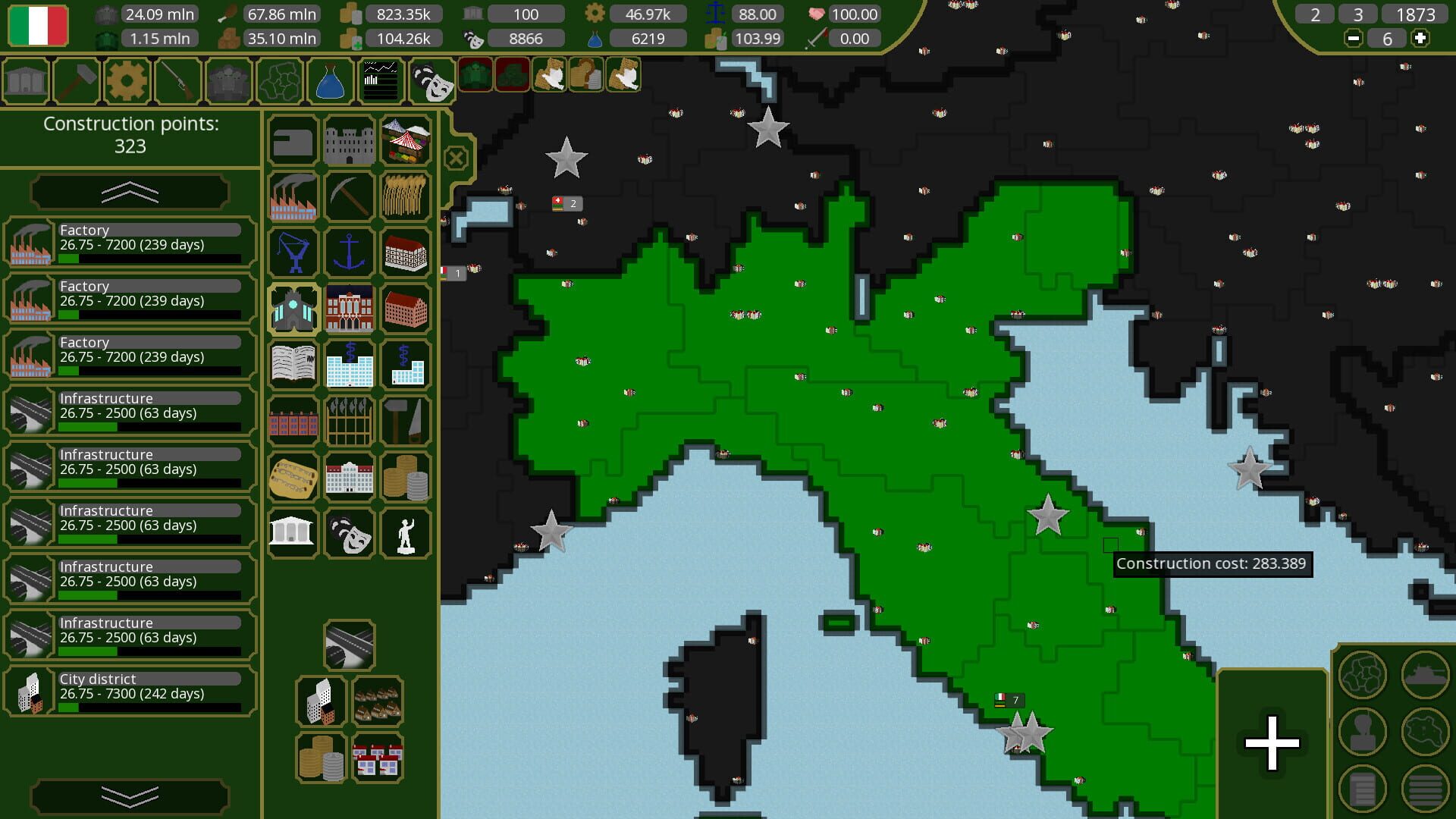Select the anchor naval base building

[x=349, y=252]
